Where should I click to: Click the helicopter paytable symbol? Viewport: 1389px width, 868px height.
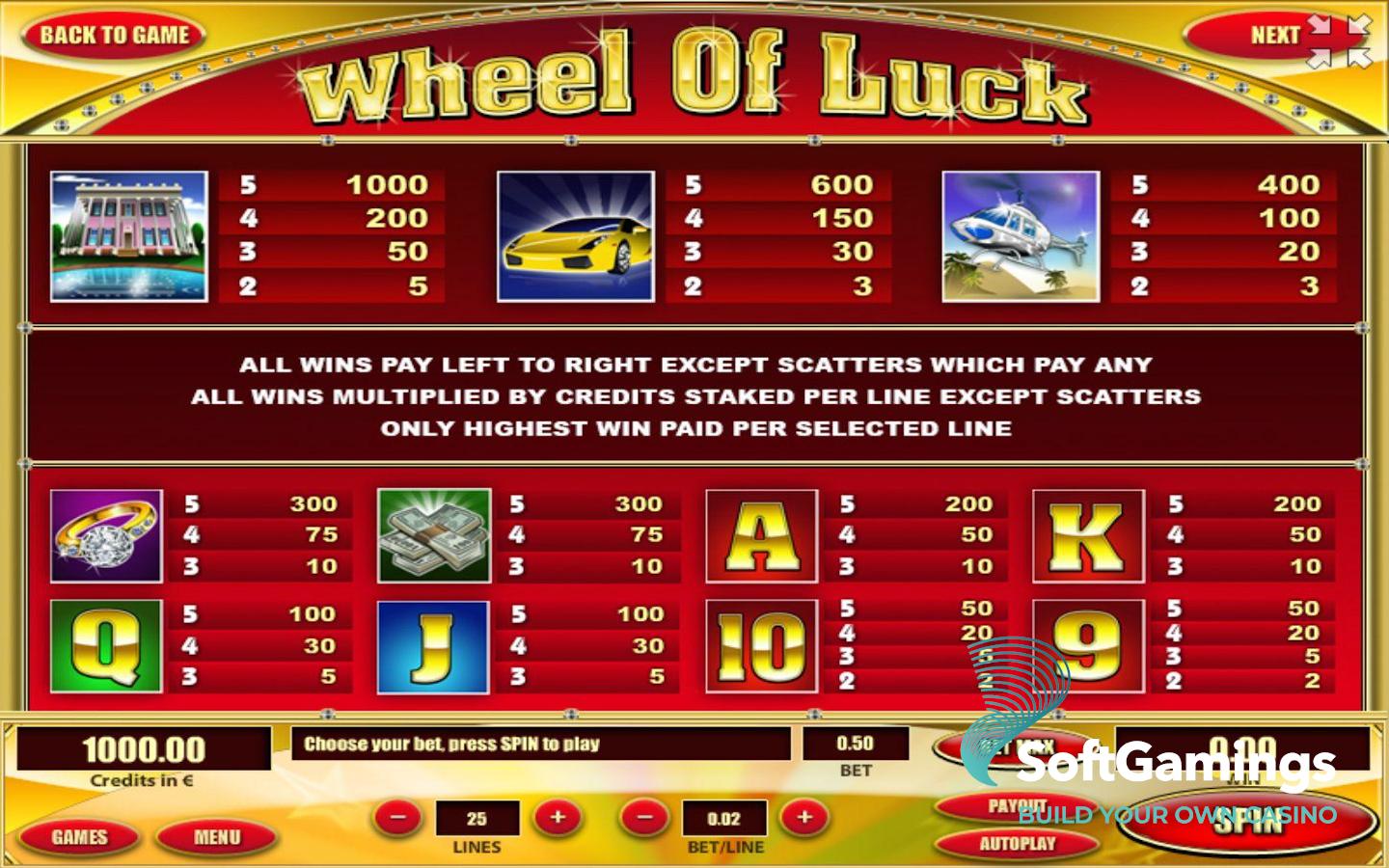click(x=1019, y=234)
